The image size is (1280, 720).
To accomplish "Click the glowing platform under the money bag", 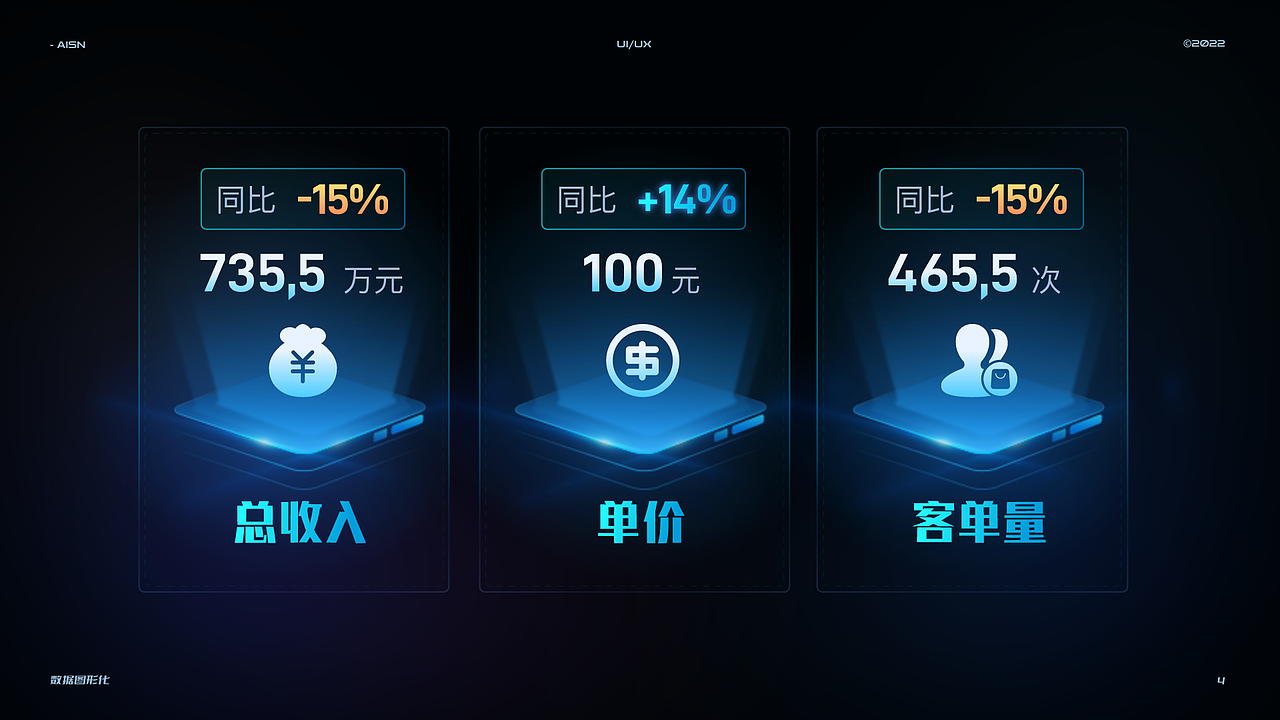I will (303, 425).
